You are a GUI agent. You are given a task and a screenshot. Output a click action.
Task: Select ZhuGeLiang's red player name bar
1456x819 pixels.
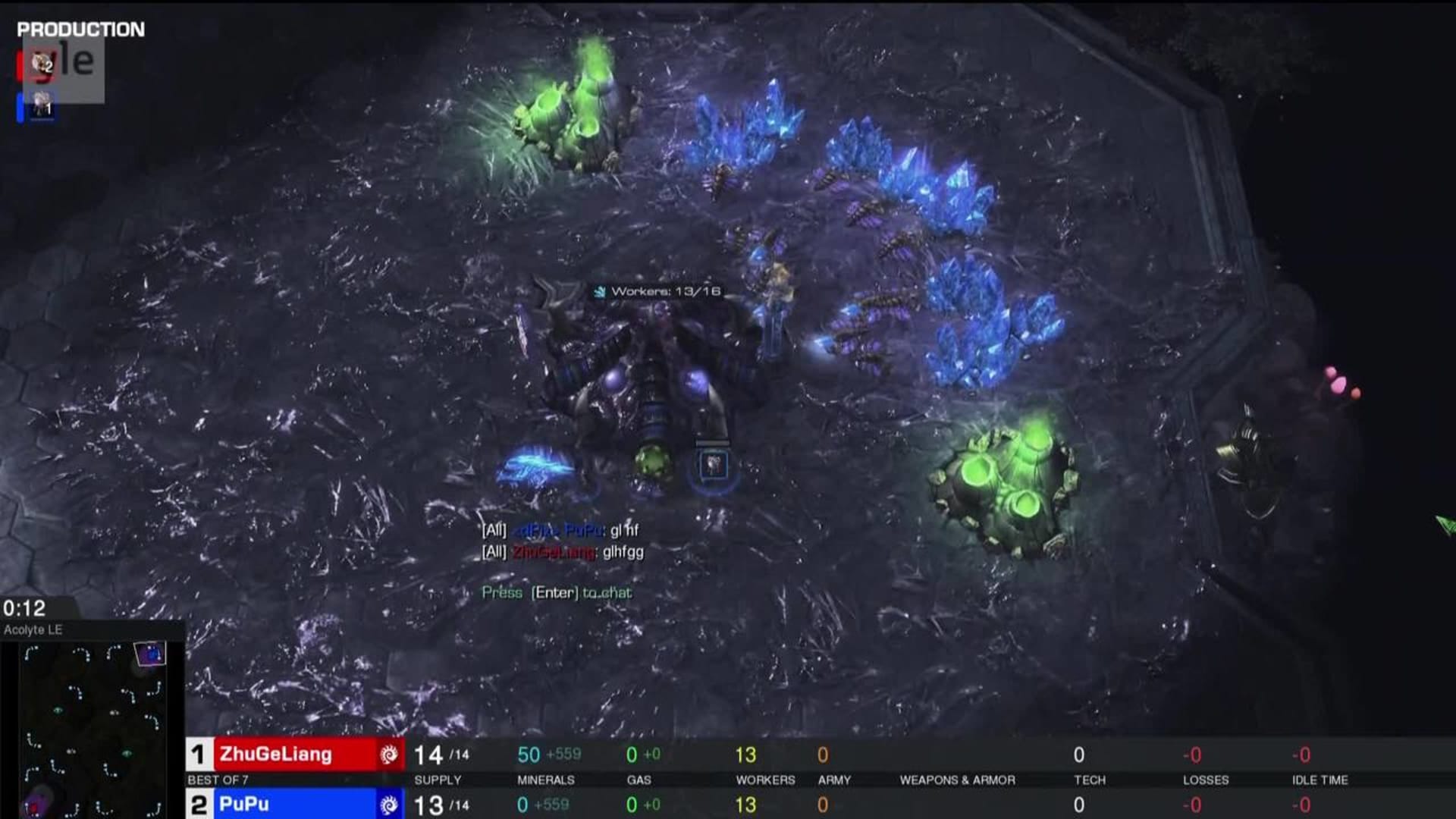point(296,755)
